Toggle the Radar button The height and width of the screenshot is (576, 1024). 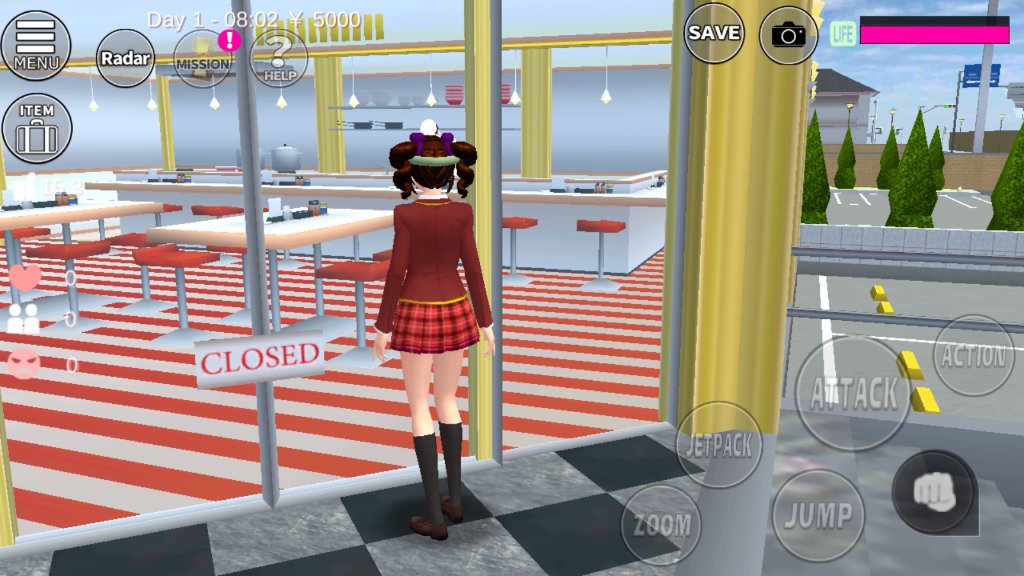coord(126,58)
